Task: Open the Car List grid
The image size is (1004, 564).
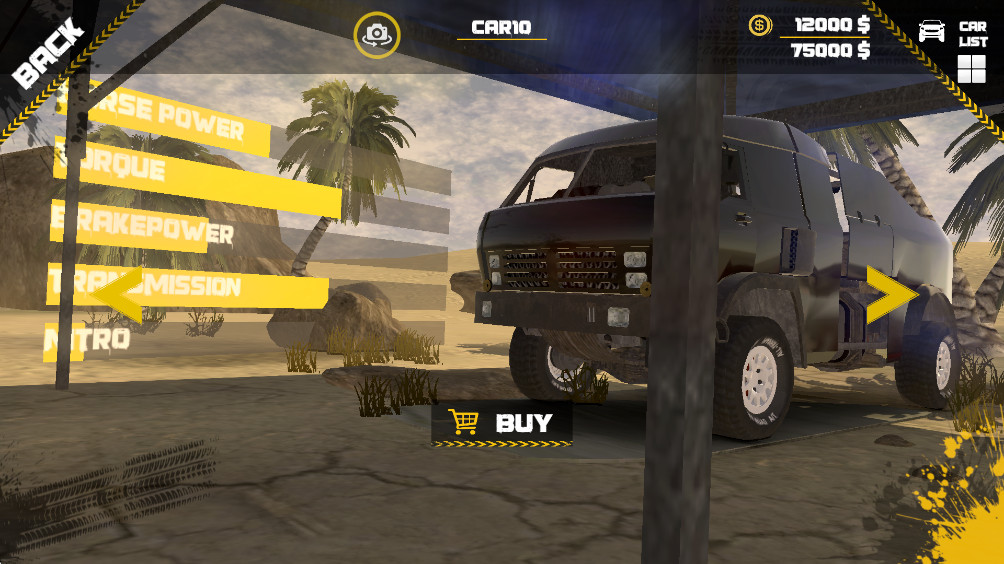Action: [x=971, y=68]
